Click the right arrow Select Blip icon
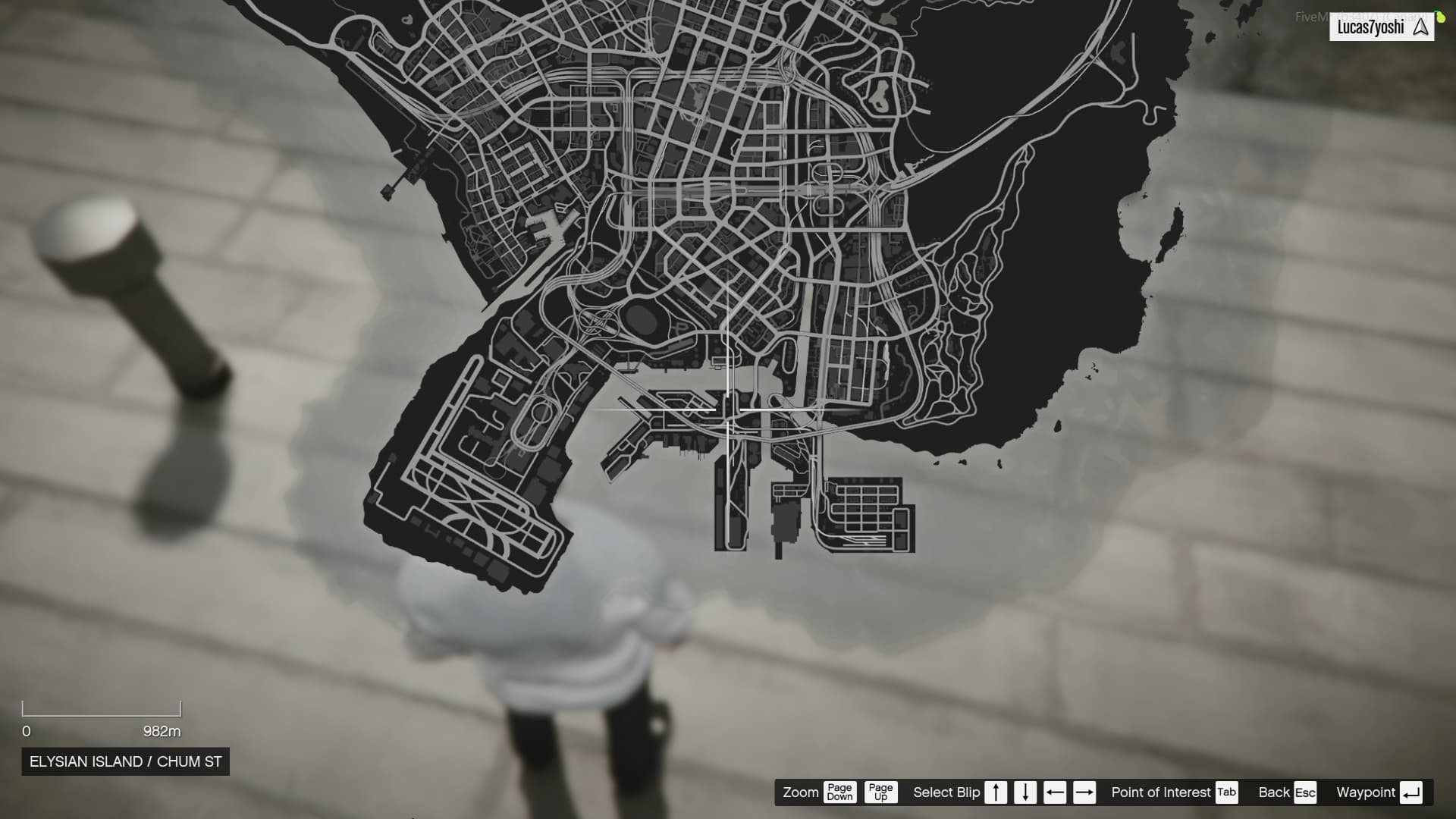1456x819 pixels. click(x=1084, y=792)
